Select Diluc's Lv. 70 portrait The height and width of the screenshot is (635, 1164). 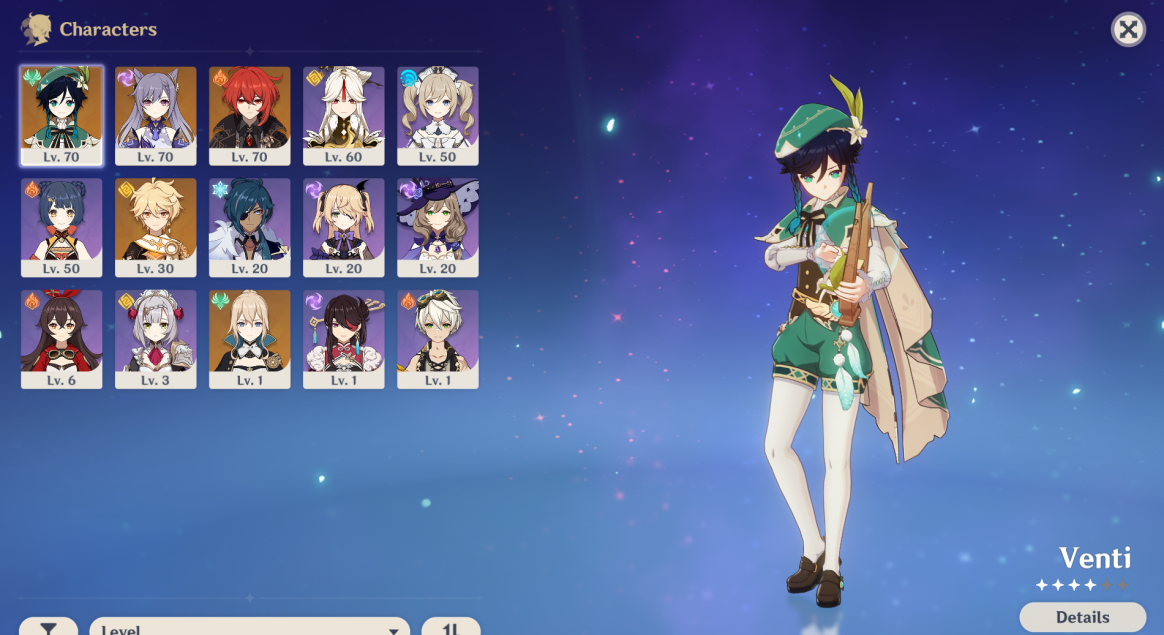(x=249, y=113)
